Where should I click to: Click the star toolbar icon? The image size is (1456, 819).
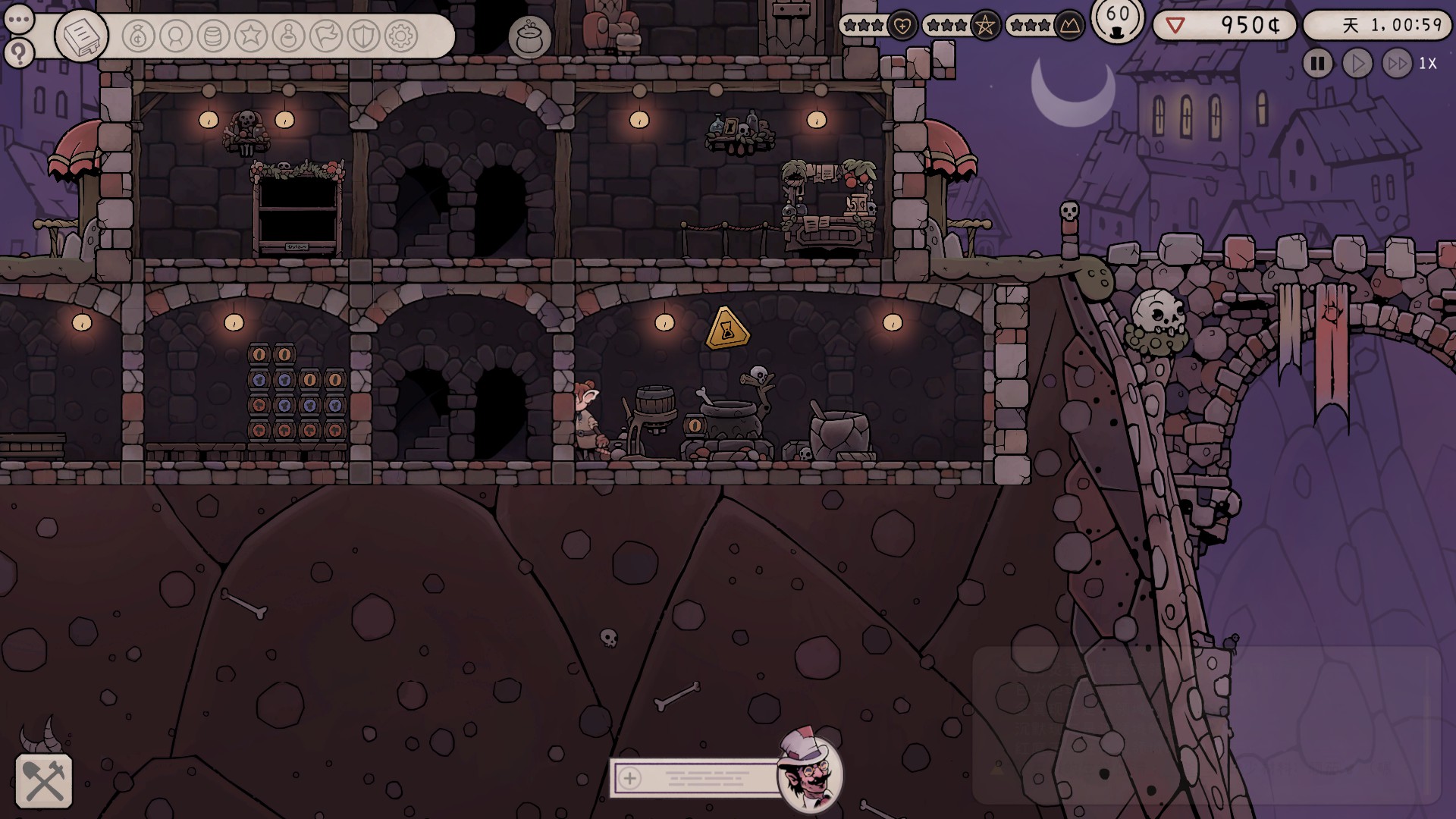click(x=251, y=36)
